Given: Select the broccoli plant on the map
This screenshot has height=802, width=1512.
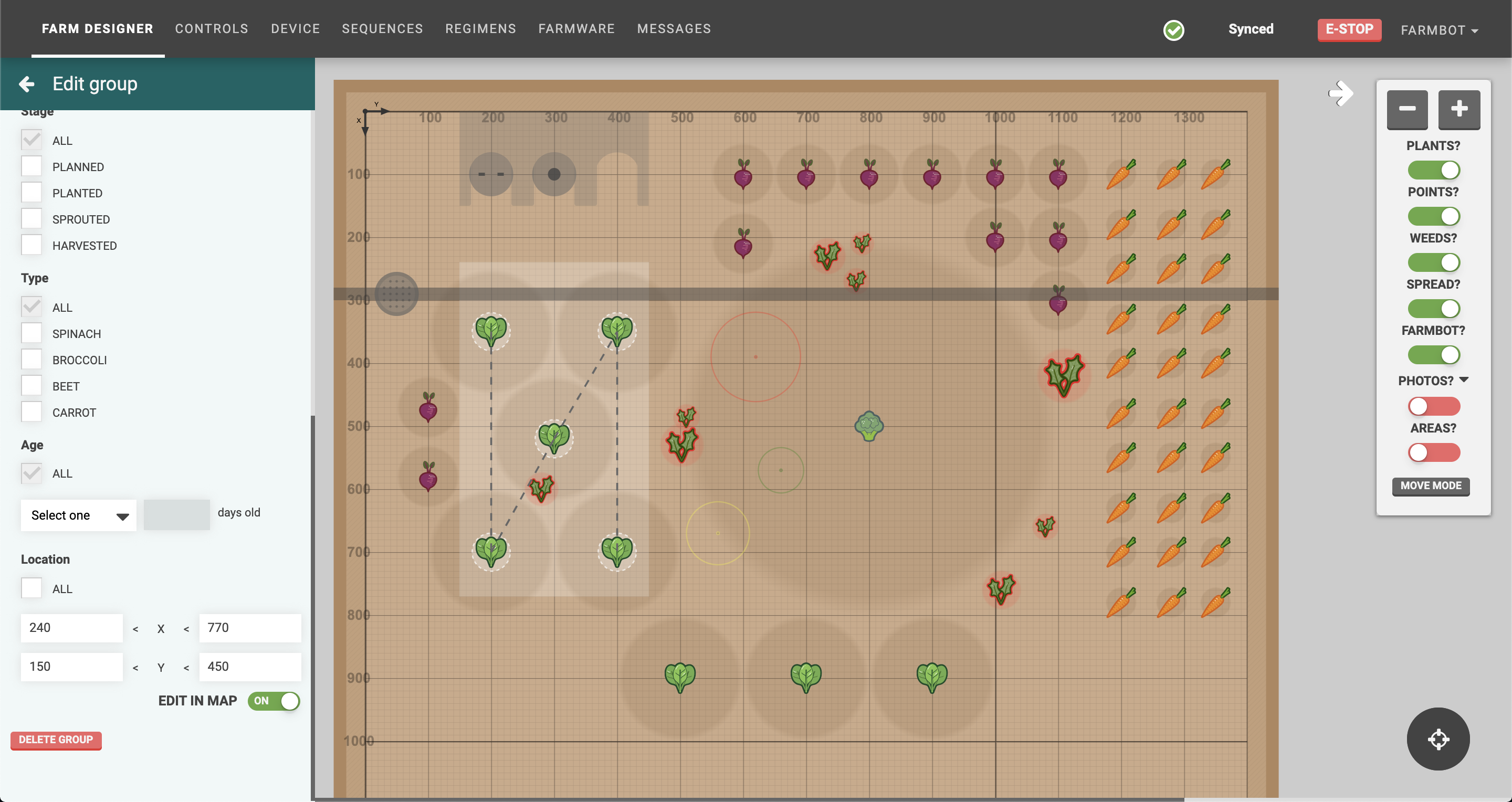Looking at the screenshot, I should (870, 426).
